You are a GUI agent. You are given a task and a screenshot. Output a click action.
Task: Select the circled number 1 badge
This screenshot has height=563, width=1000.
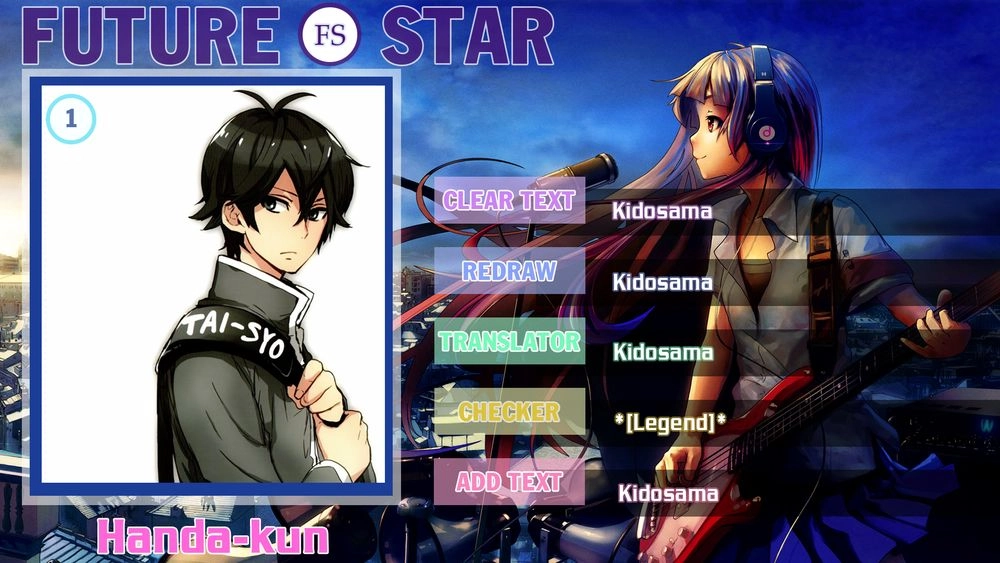[x=71, y=120]
